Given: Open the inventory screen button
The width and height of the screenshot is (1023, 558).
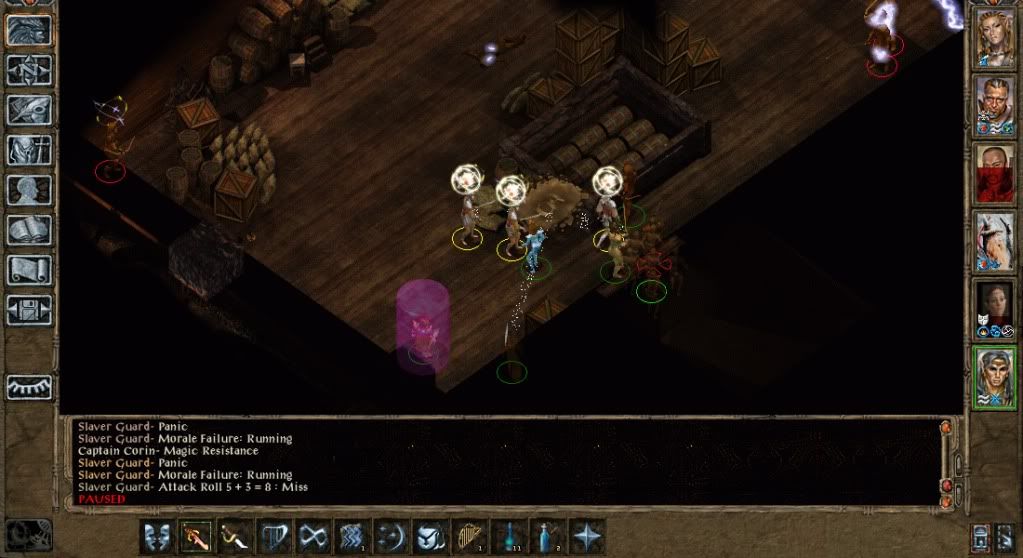Looking at the screenshot, I should tap(29, 150).
